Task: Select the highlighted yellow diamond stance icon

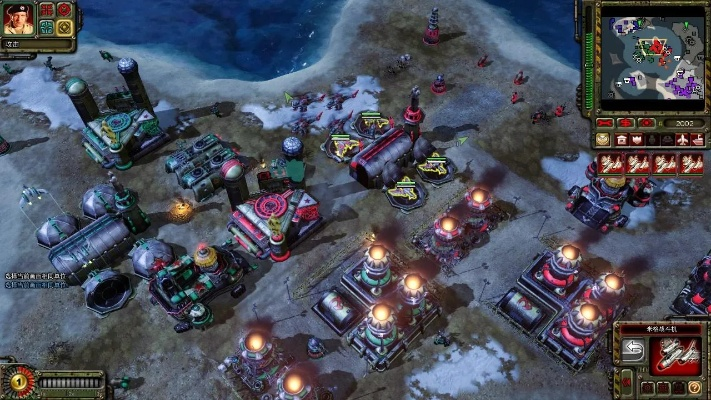Action: [64, 27]
